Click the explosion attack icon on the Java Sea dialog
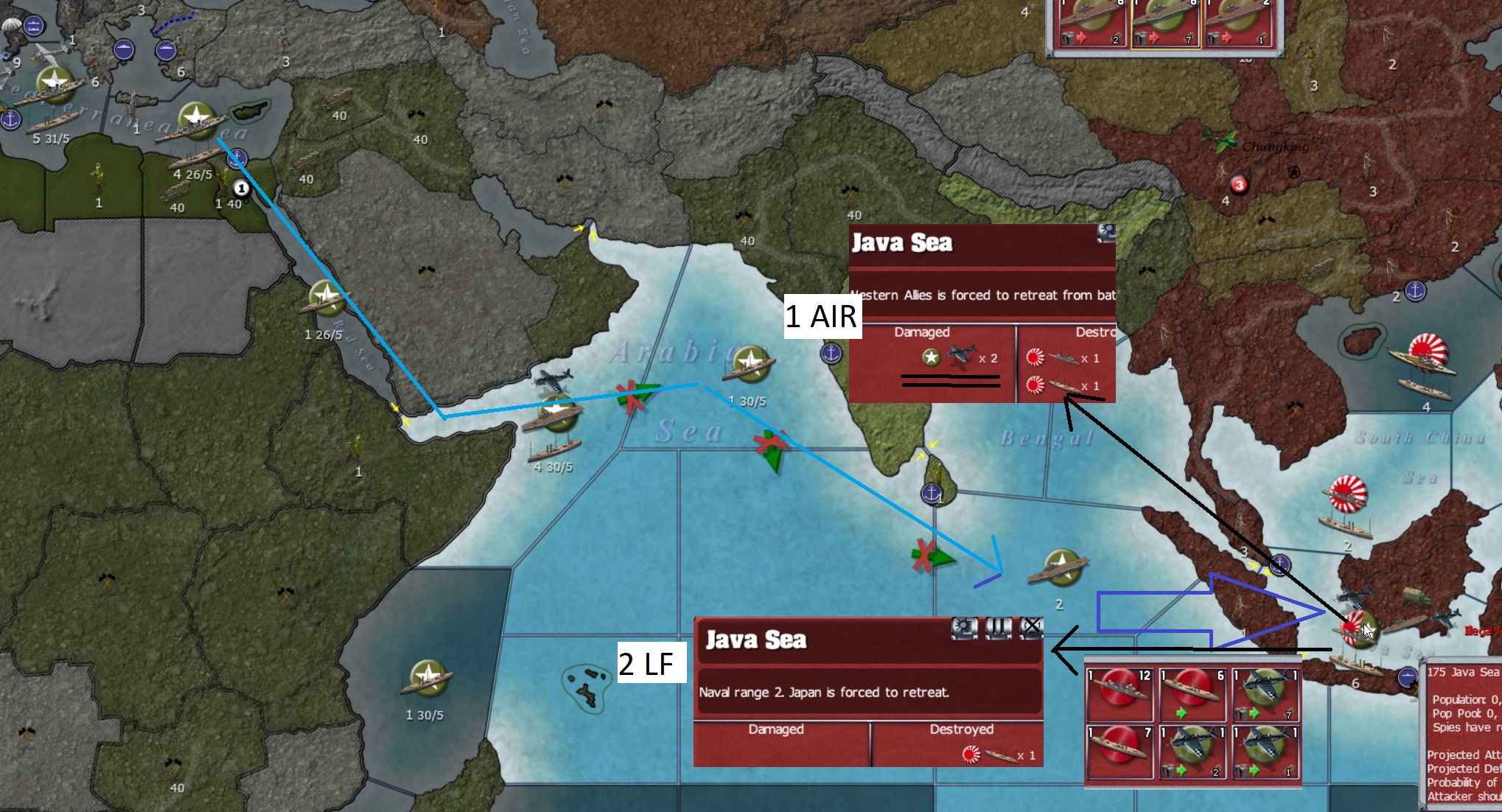The height and width of the screenshot is (812, 1502). [x=965, y=628]
